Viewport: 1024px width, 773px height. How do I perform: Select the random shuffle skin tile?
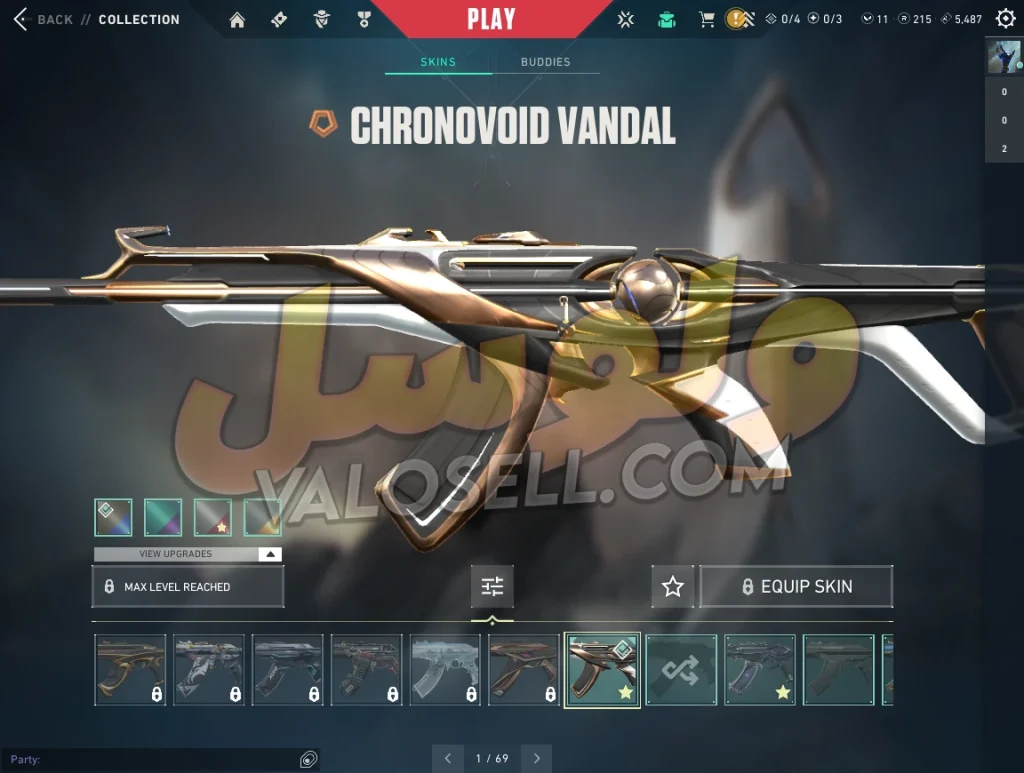click(x=681, y=670)
